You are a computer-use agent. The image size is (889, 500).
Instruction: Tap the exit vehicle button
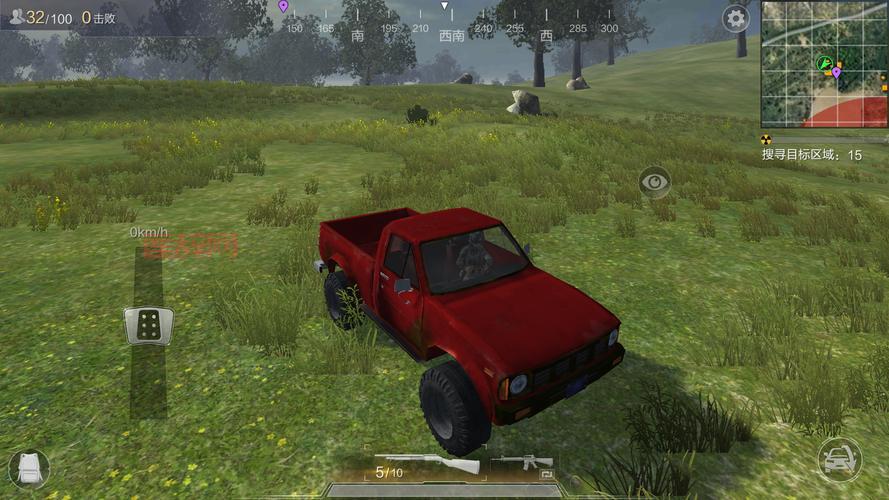pos(839,460)
